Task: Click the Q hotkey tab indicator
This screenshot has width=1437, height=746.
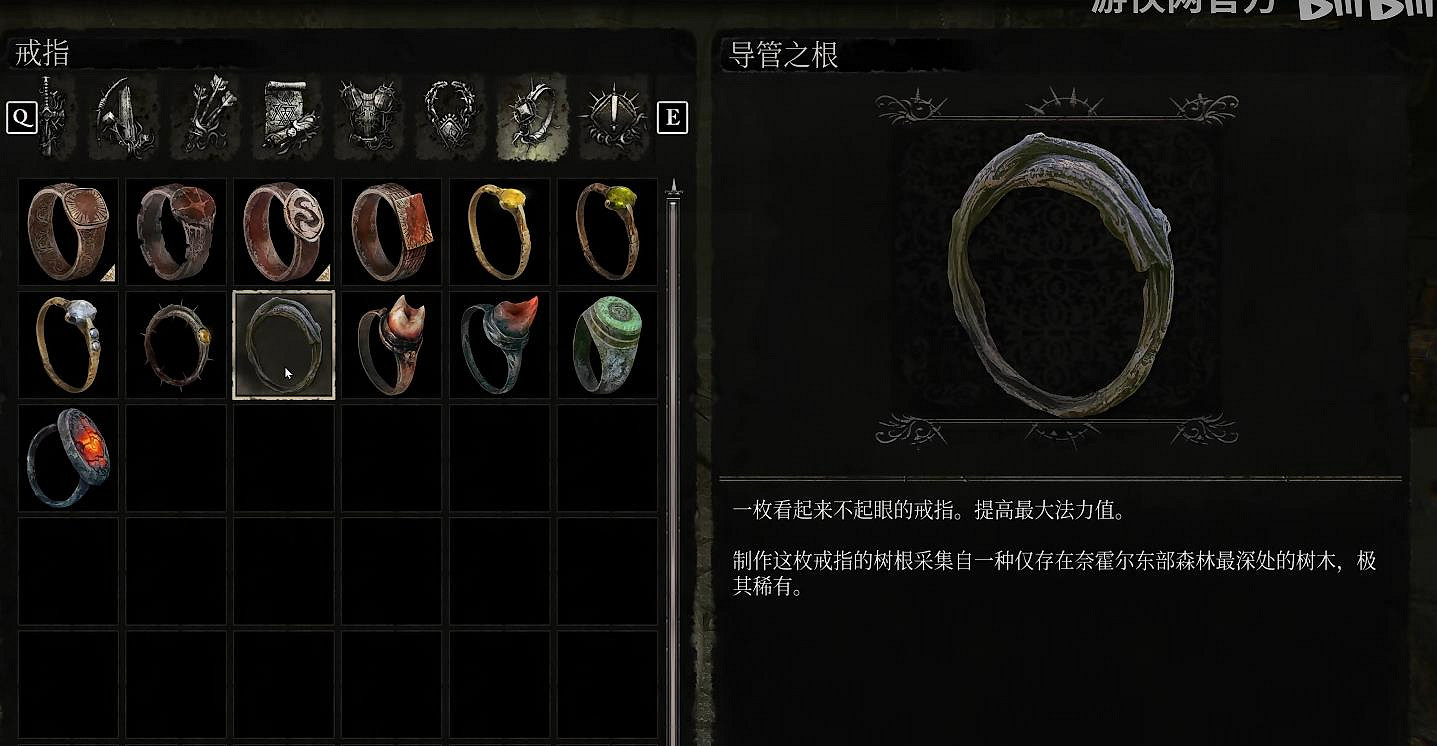Action: click(21, 117)
